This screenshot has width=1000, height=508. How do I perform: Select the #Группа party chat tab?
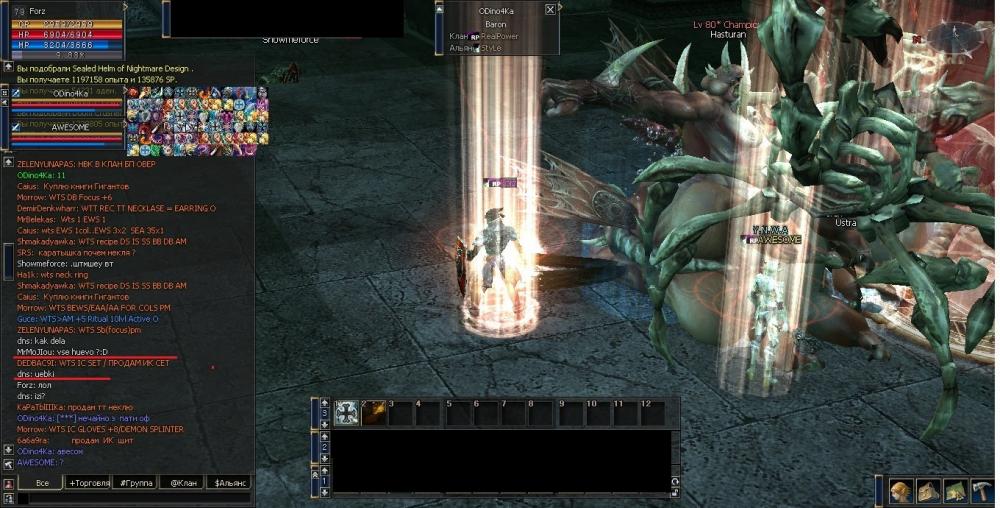tap(136, 482)
